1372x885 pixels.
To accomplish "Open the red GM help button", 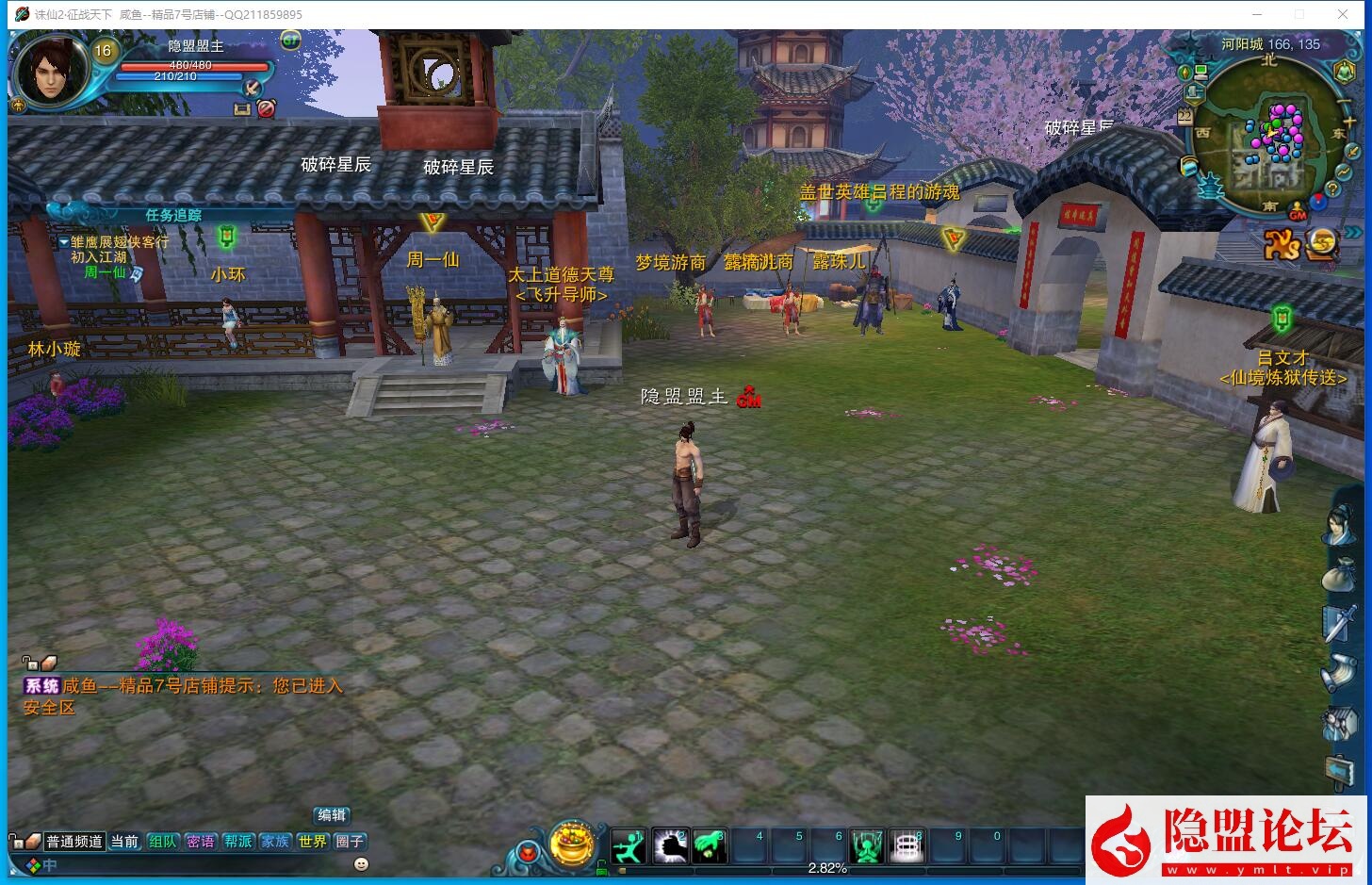I will [1298, 212].
